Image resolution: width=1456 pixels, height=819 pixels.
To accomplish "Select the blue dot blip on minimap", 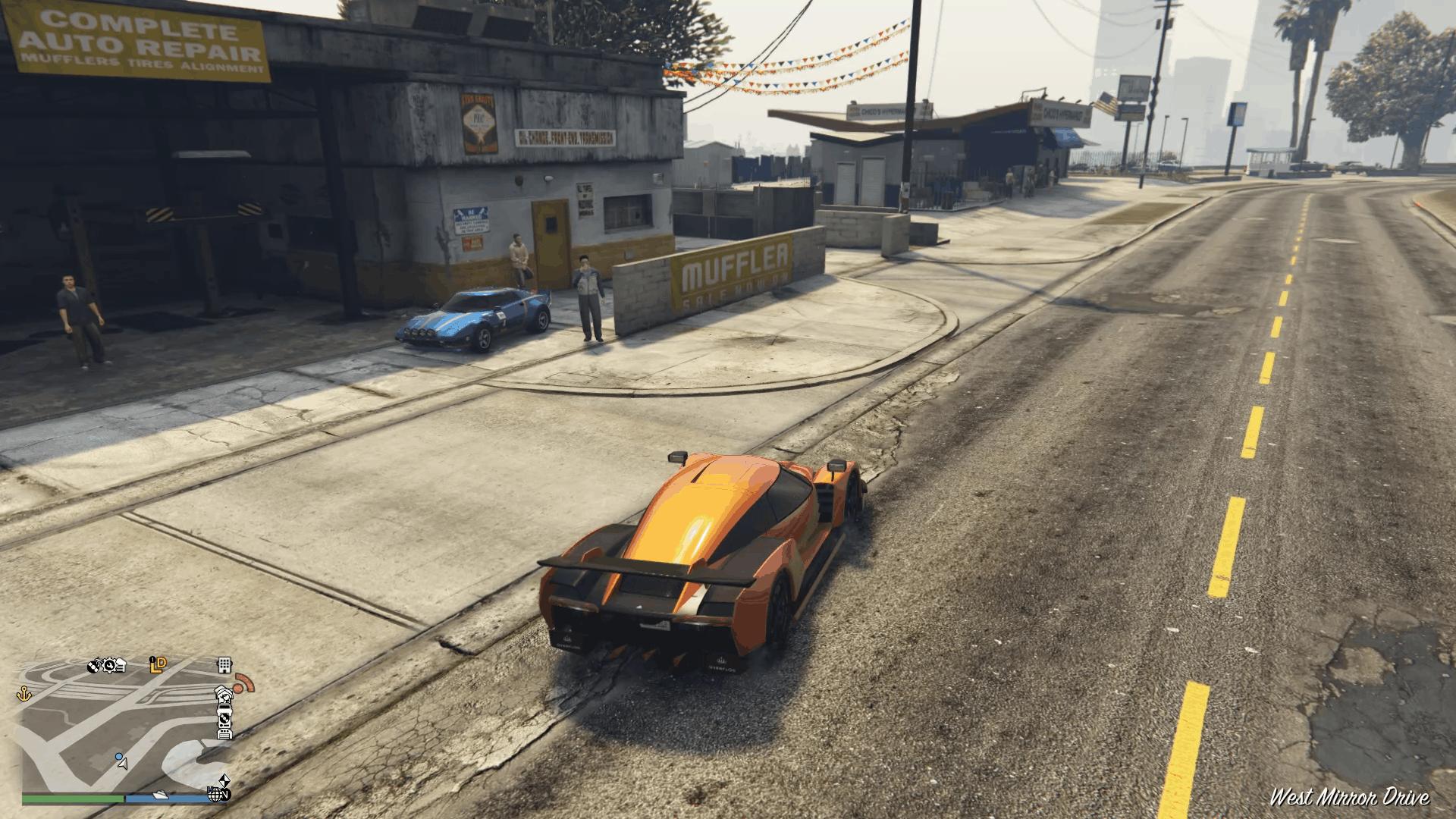I will (118, 757).
